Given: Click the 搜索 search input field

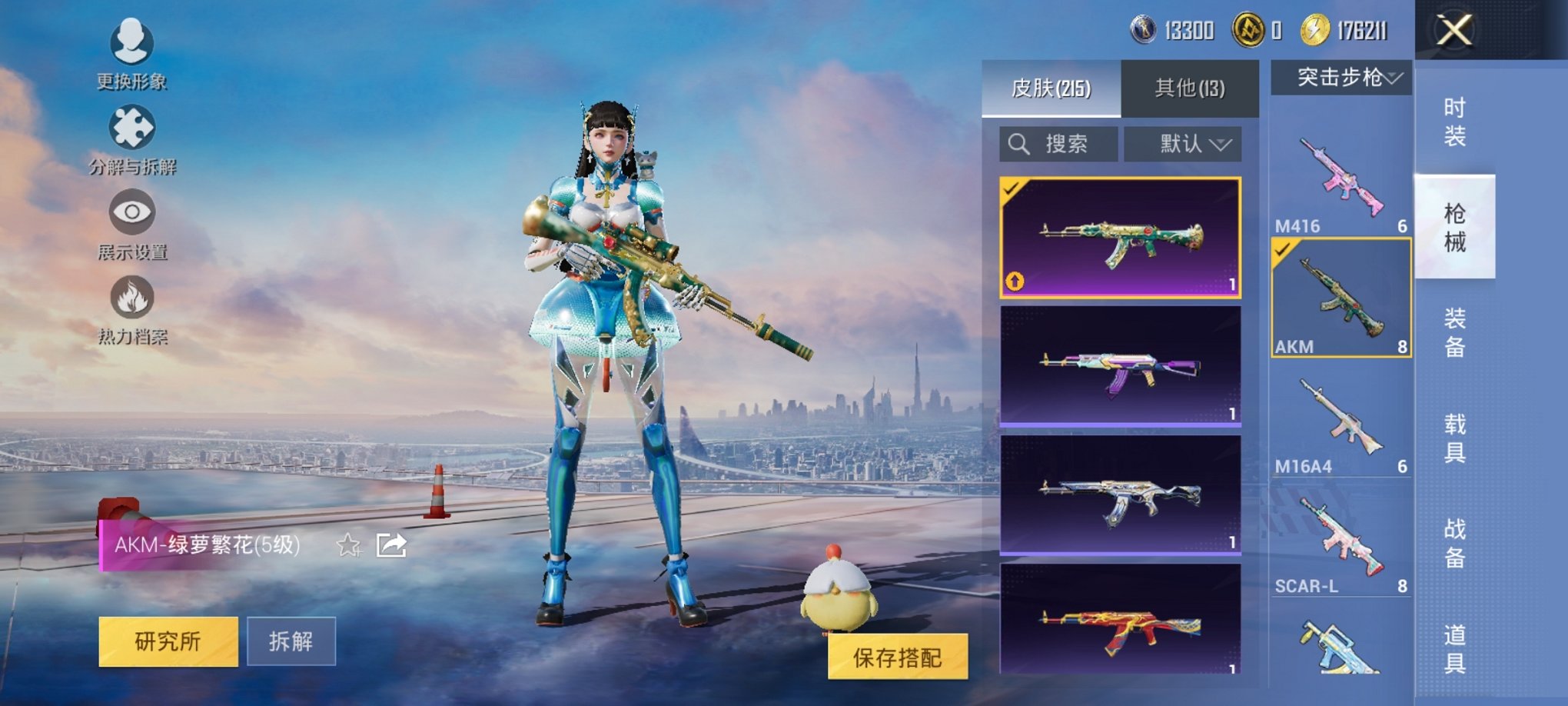Looking at the screenshot, I should pos(1057,144).
